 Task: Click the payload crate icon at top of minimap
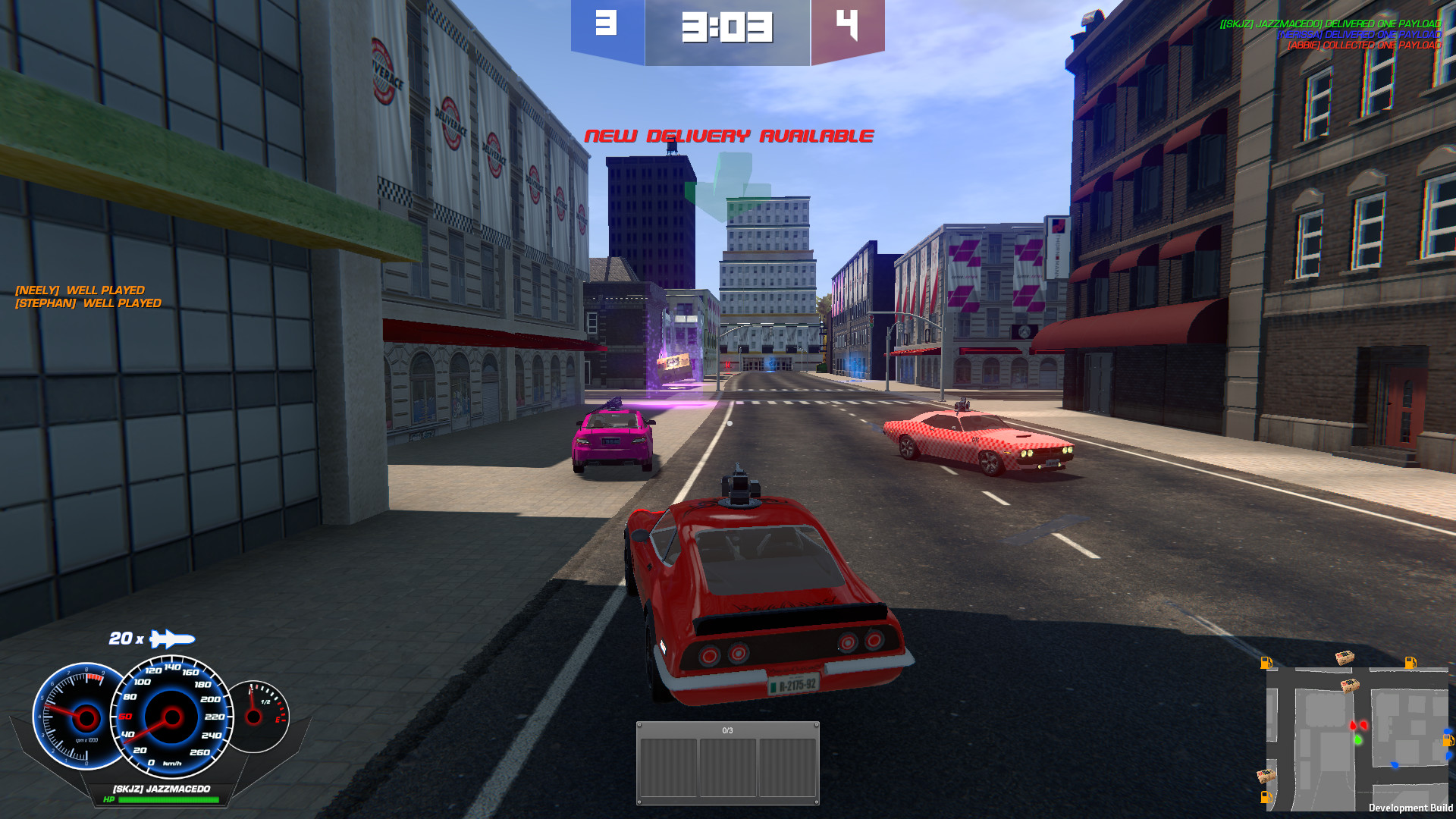point(1344,659)
